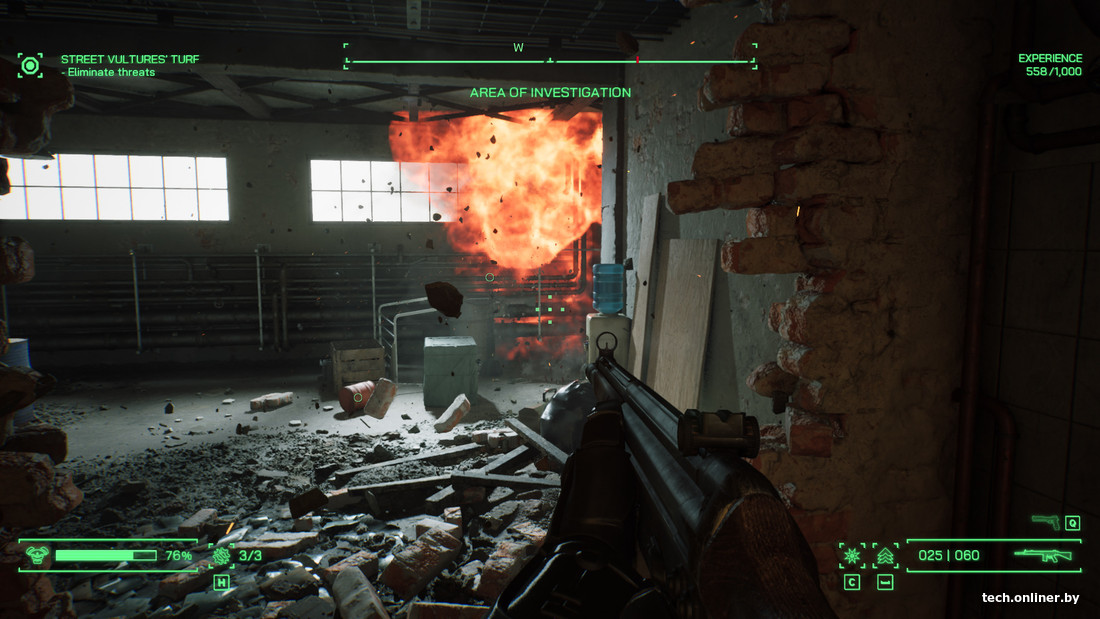Switch to the pistol weapon icon

click(x=1045, y=521)
